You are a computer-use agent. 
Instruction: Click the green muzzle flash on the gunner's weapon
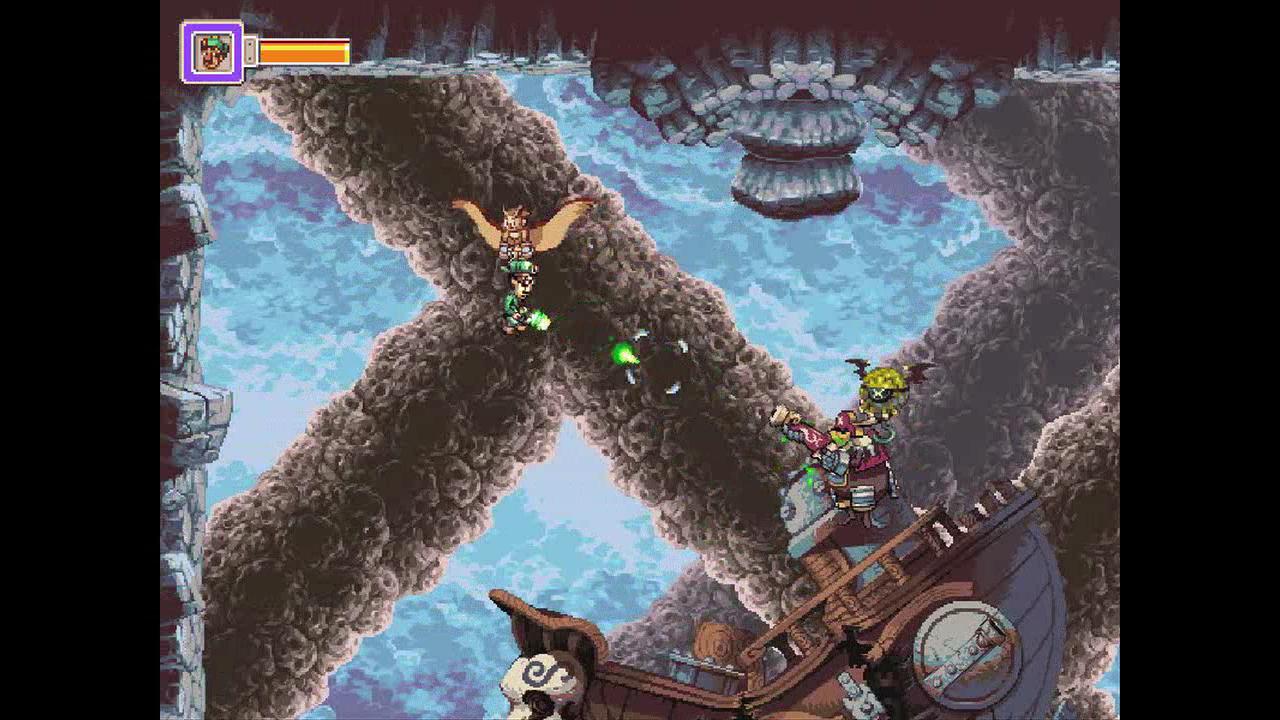pos(540,318)
